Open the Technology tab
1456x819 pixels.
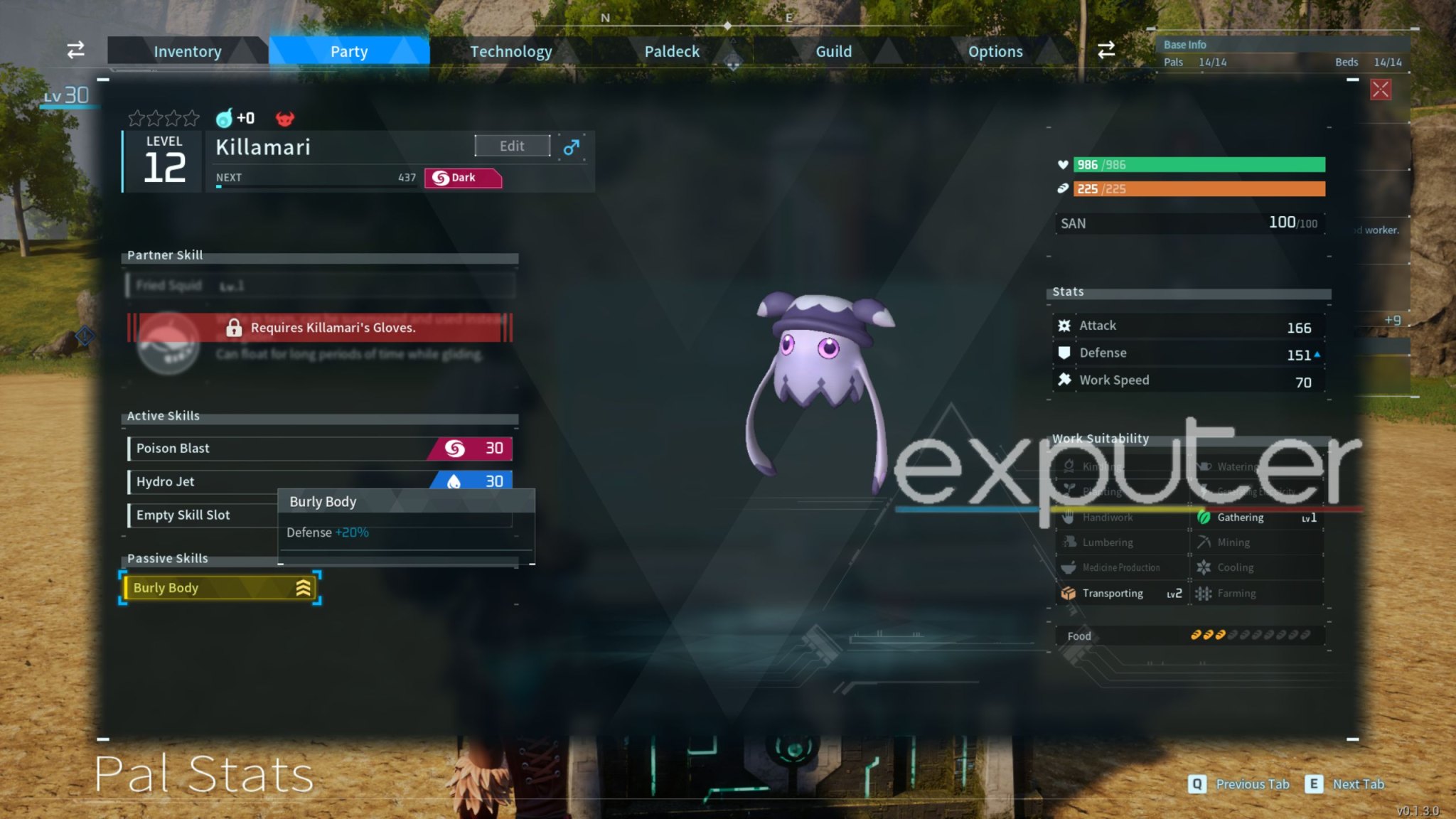[511, 50]
